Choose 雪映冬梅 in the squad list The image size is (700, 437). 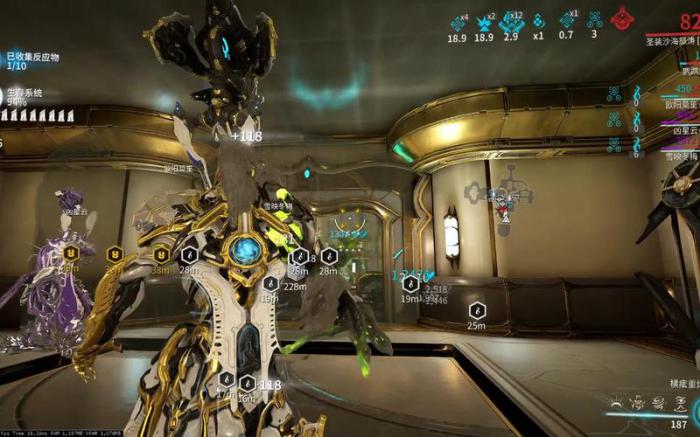[678, 156]
